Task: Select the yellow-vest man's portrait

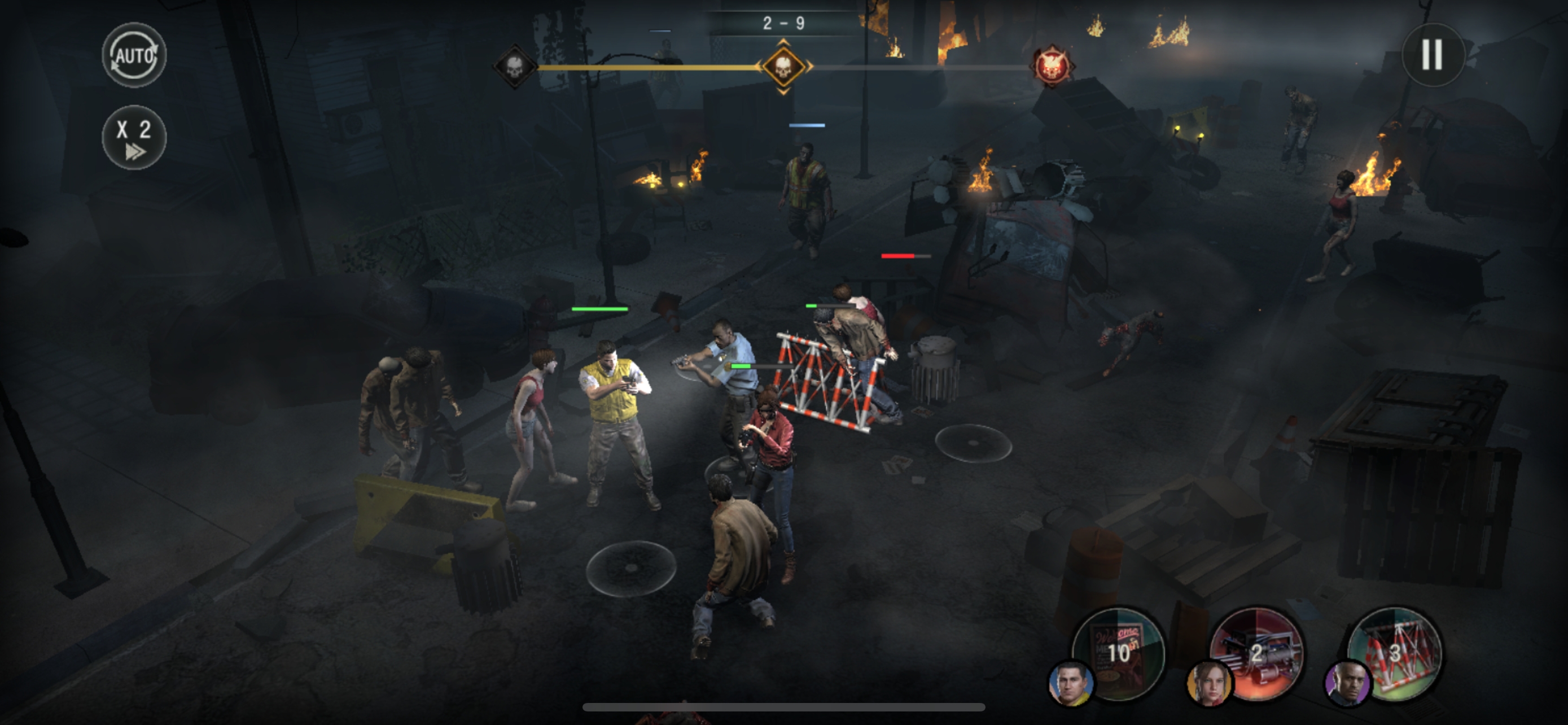Action: pyautogui.click(x=1071, y=684)
